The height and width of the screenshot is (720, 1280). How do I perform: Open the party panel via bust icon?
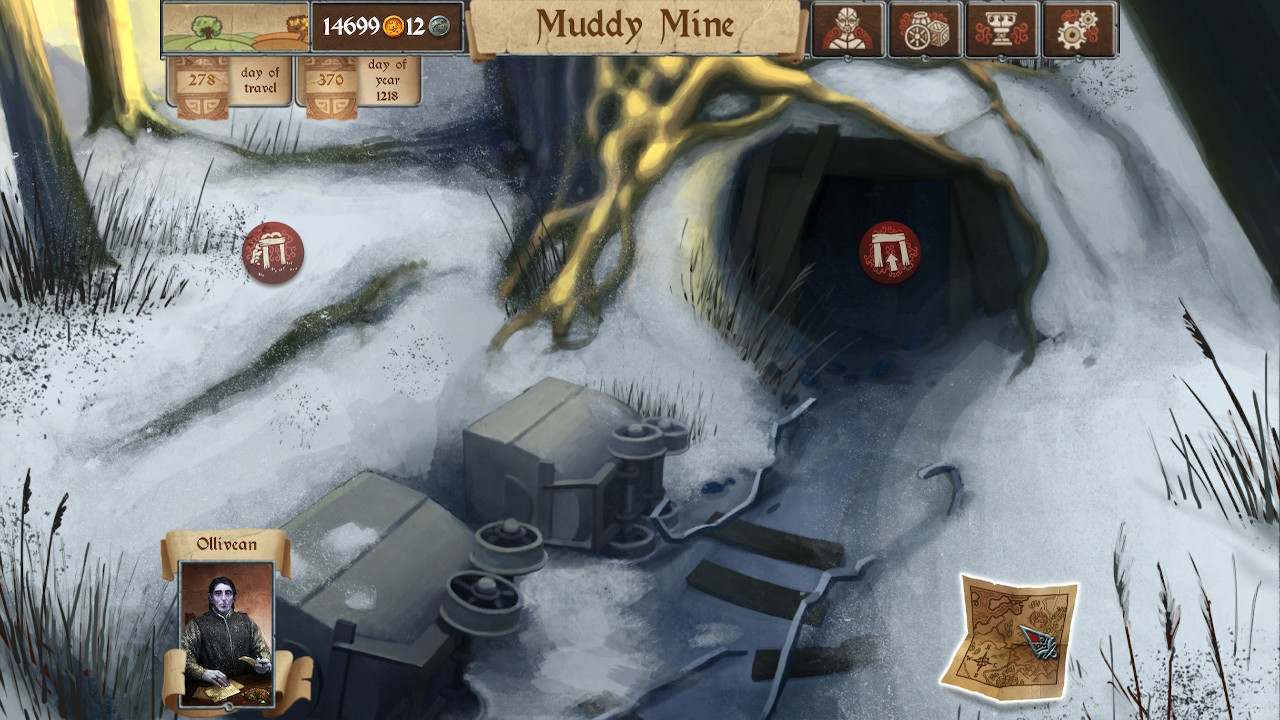847,28
